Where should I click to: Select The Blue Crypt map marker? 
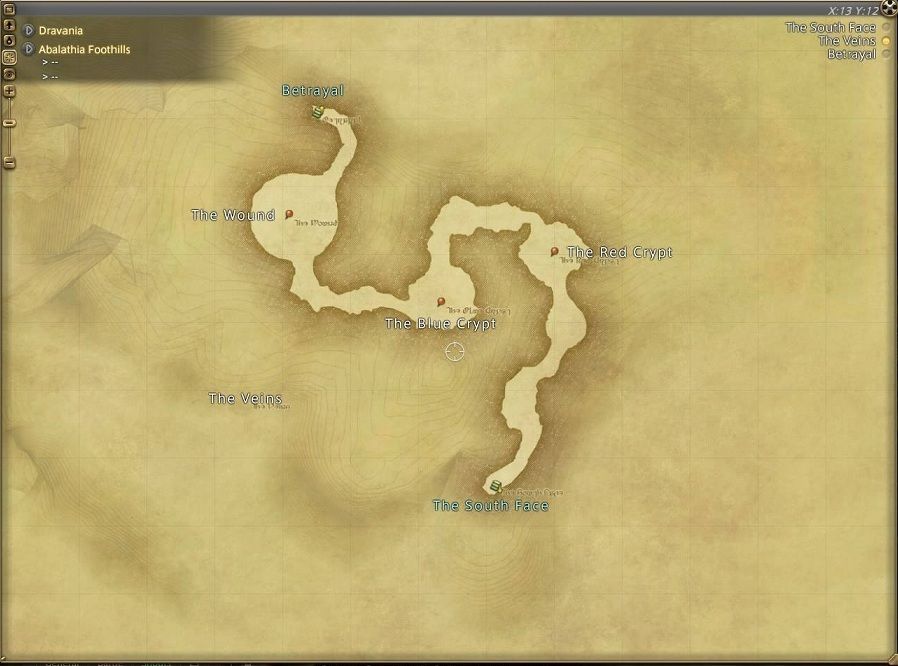pyautogui.click(x=441, y=301)
